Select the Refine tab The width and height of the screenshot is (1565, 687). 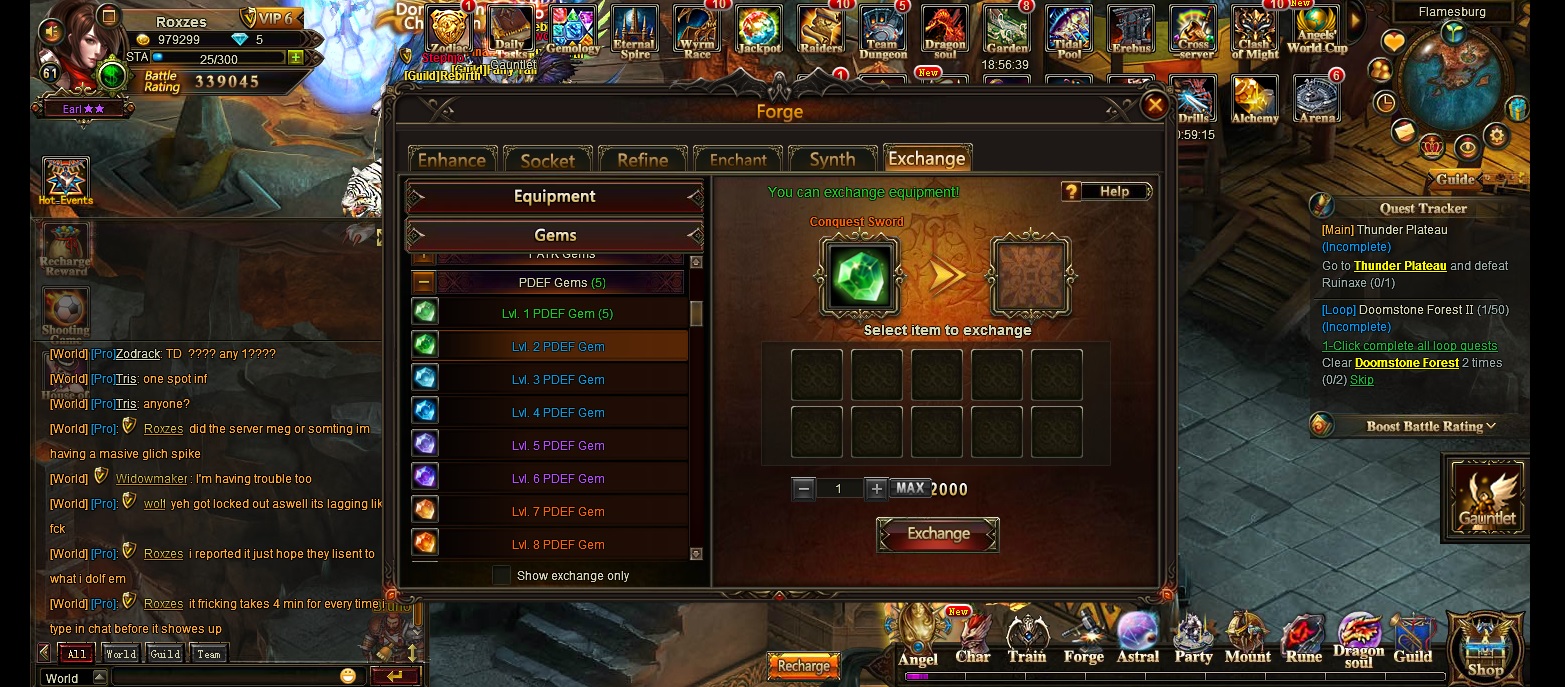pos(642,160)
